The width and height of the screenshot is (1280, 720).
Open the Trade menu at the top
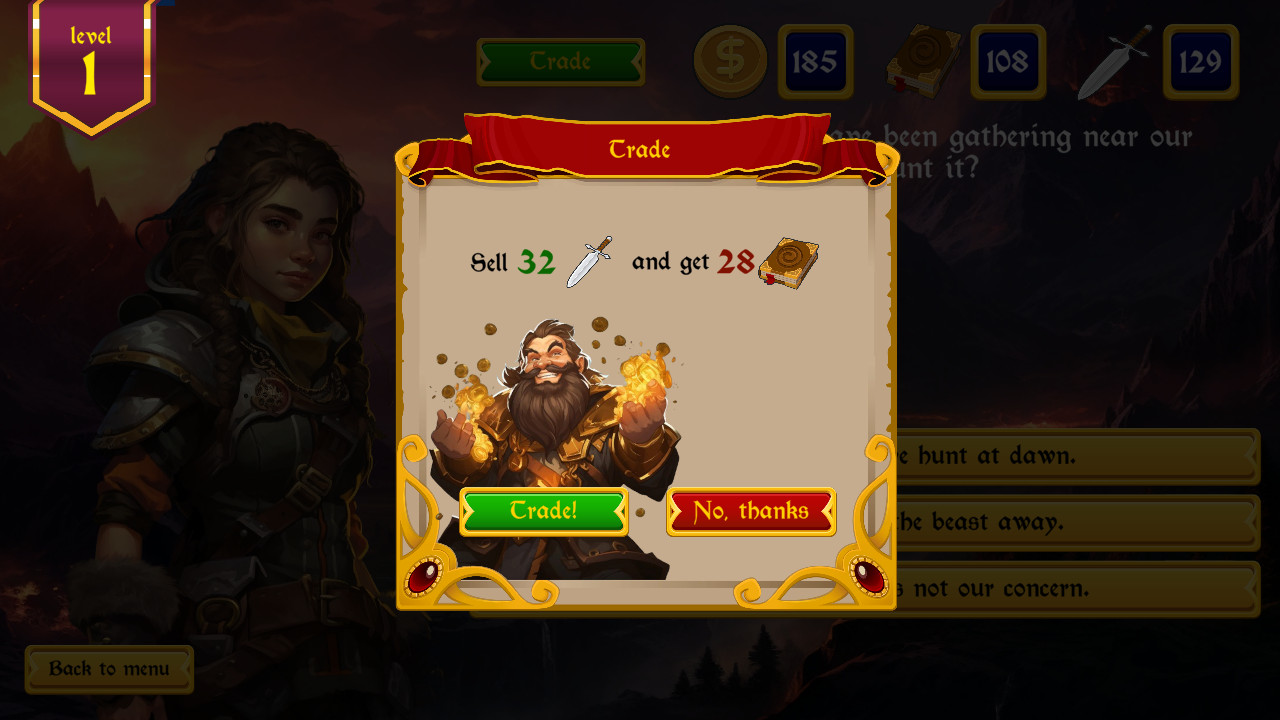(x=560, y=61)
